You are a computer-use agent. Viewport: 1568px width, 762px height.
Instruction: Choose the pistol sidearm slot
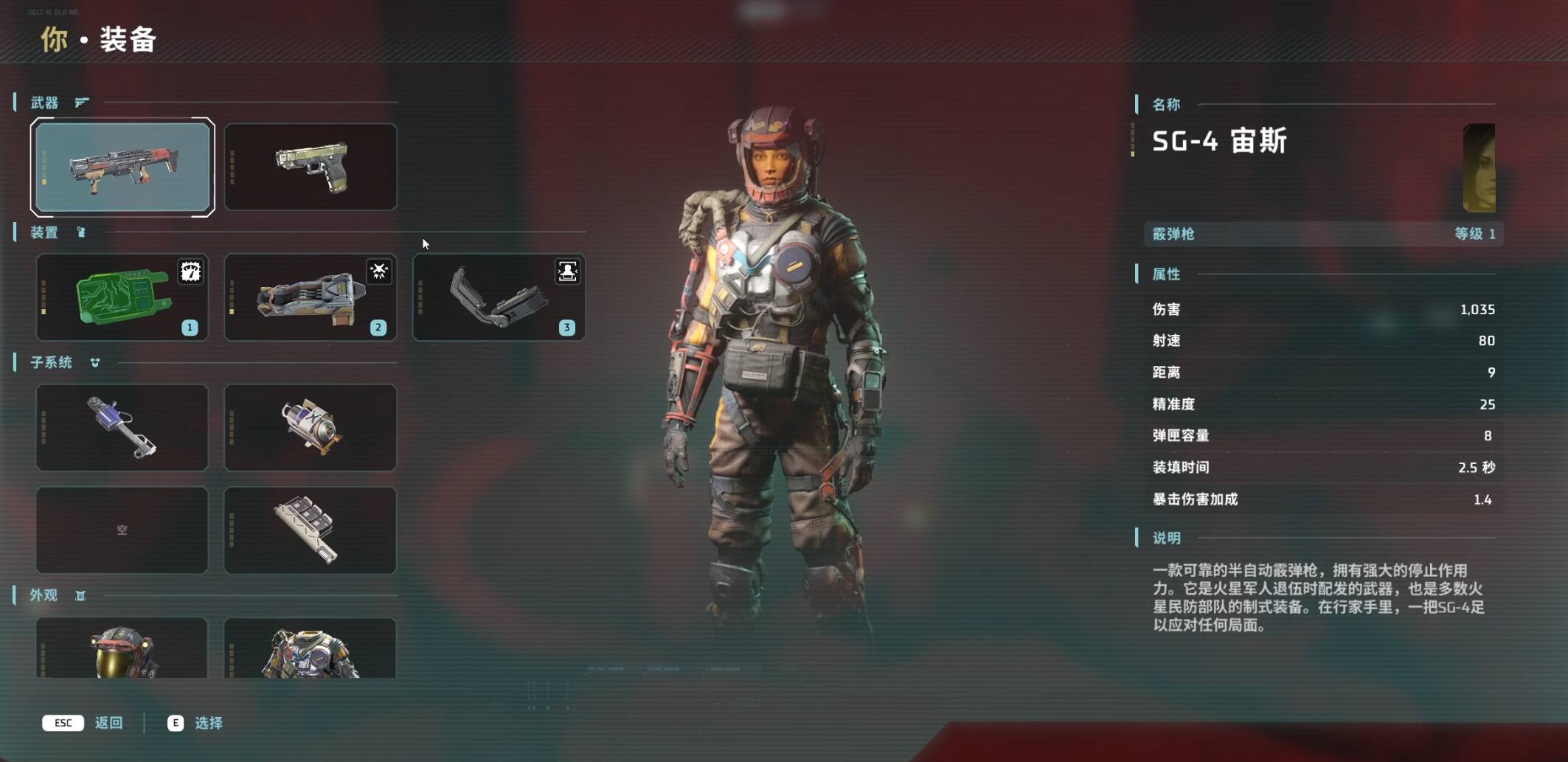coord(311,167)
